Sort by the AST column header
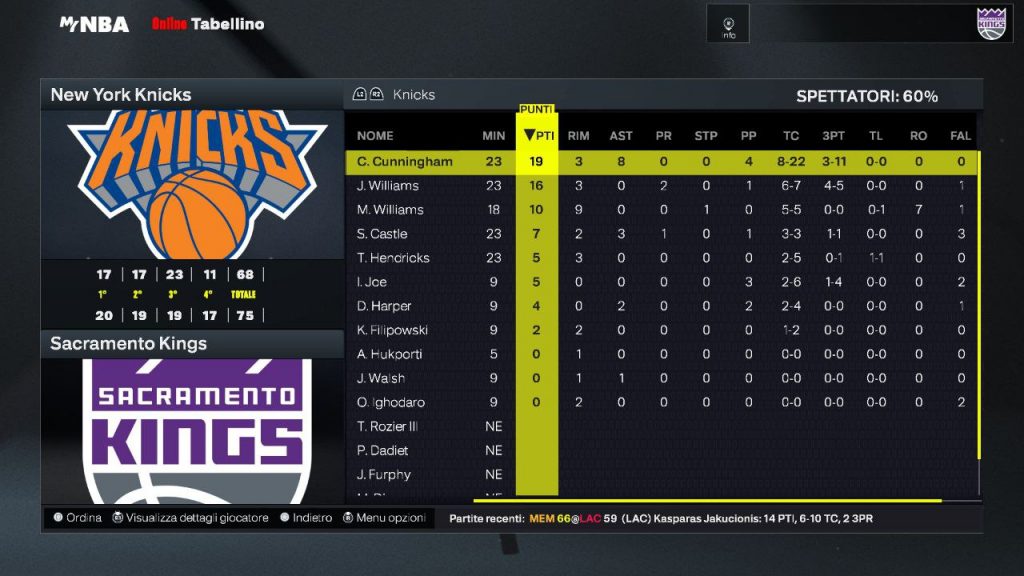Screen dimensions: 1024x576 [621, 136]
